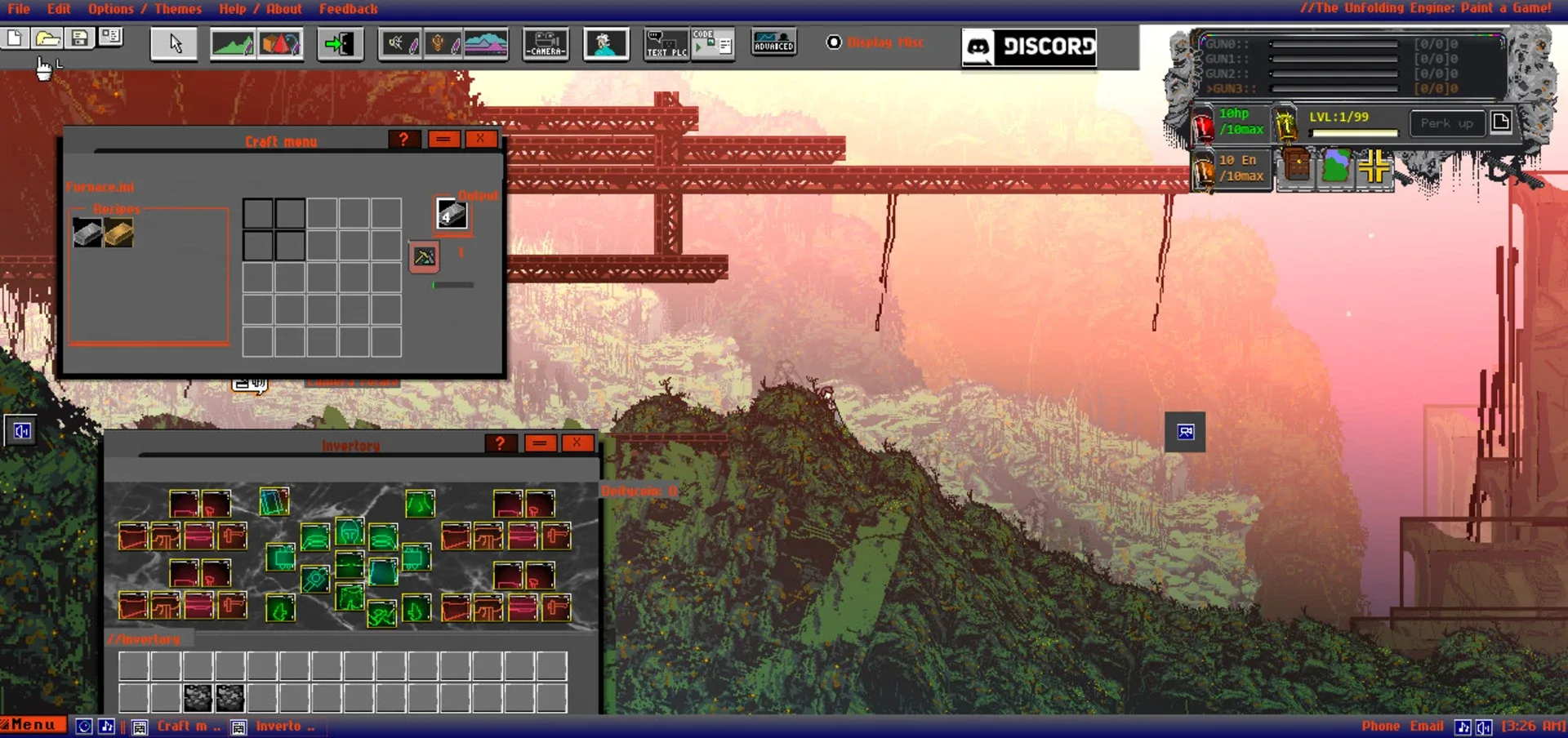This screenshot has height=738, width=1568.
Task: Toggle the speaker icon in the system tray
Action: (x=1484, y=726)
